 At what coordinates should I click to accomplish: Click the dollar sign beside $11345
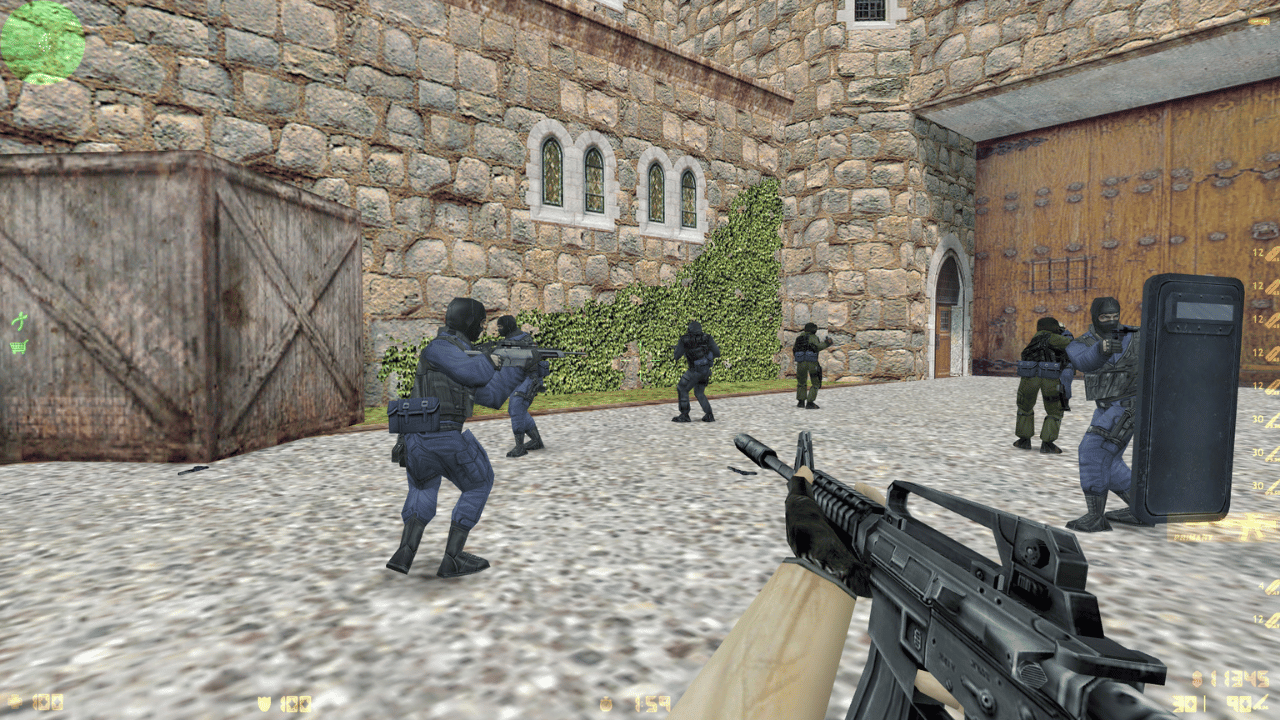coord(1197,677)
